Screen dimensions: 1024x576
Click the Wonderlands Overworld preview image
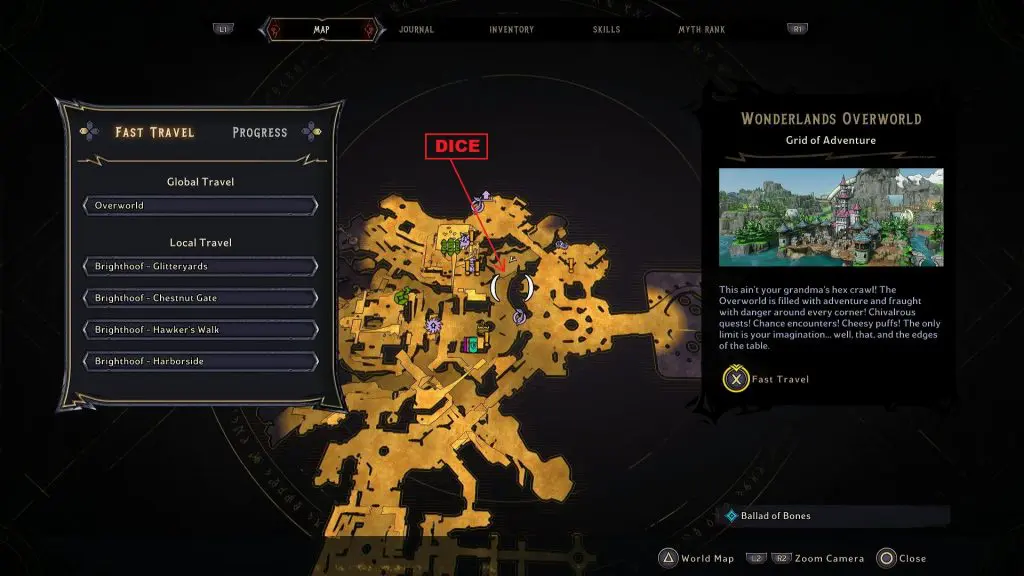click(830, 217)
